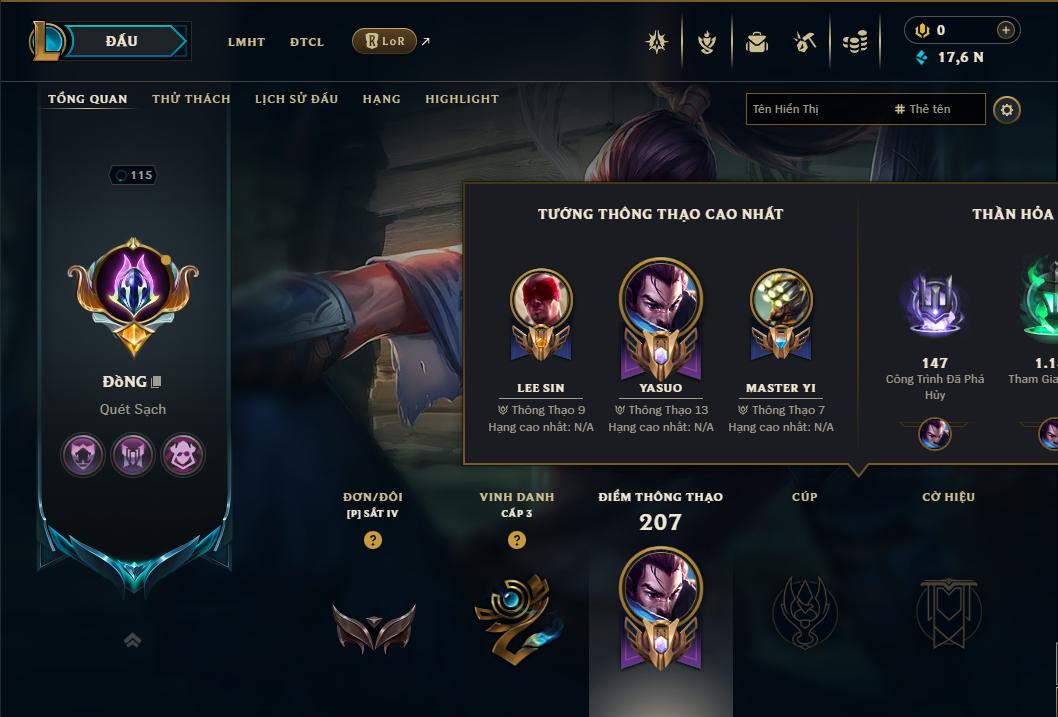Open the backpack collection icon
Screen dimensions: 1058x717
(757, 42)
